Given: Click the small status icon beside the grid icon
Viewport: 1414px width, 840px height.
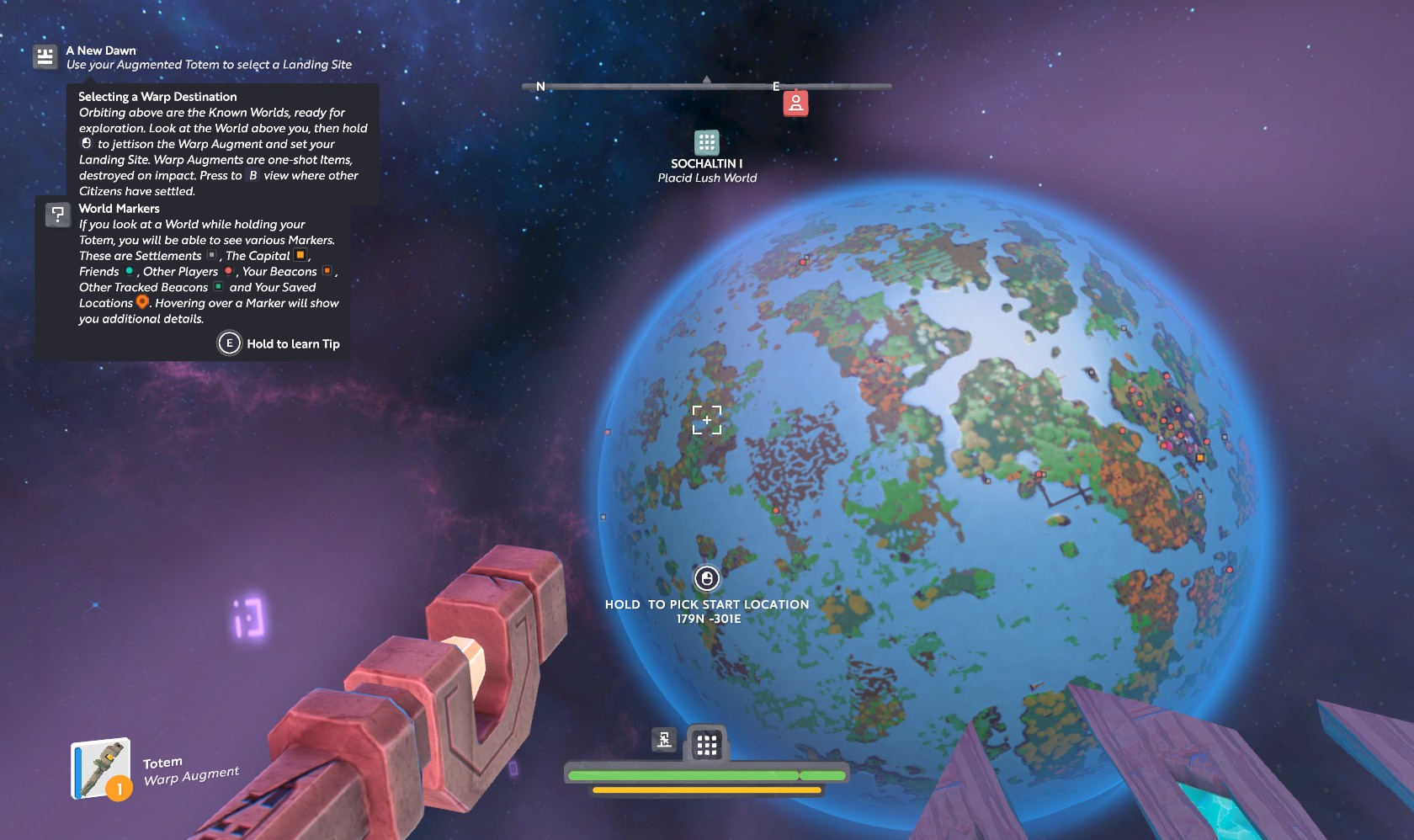Looking at the screenshot, I should pyautogui.click(x=664, y=740).
